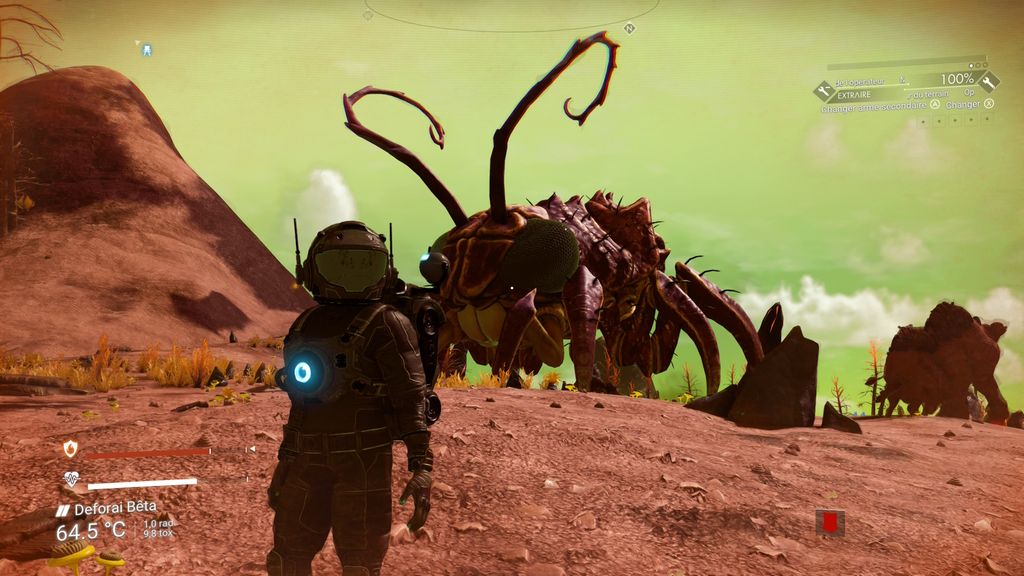Select the terrain tool icon left of EXTRAIRE

[x=824, y=91]
